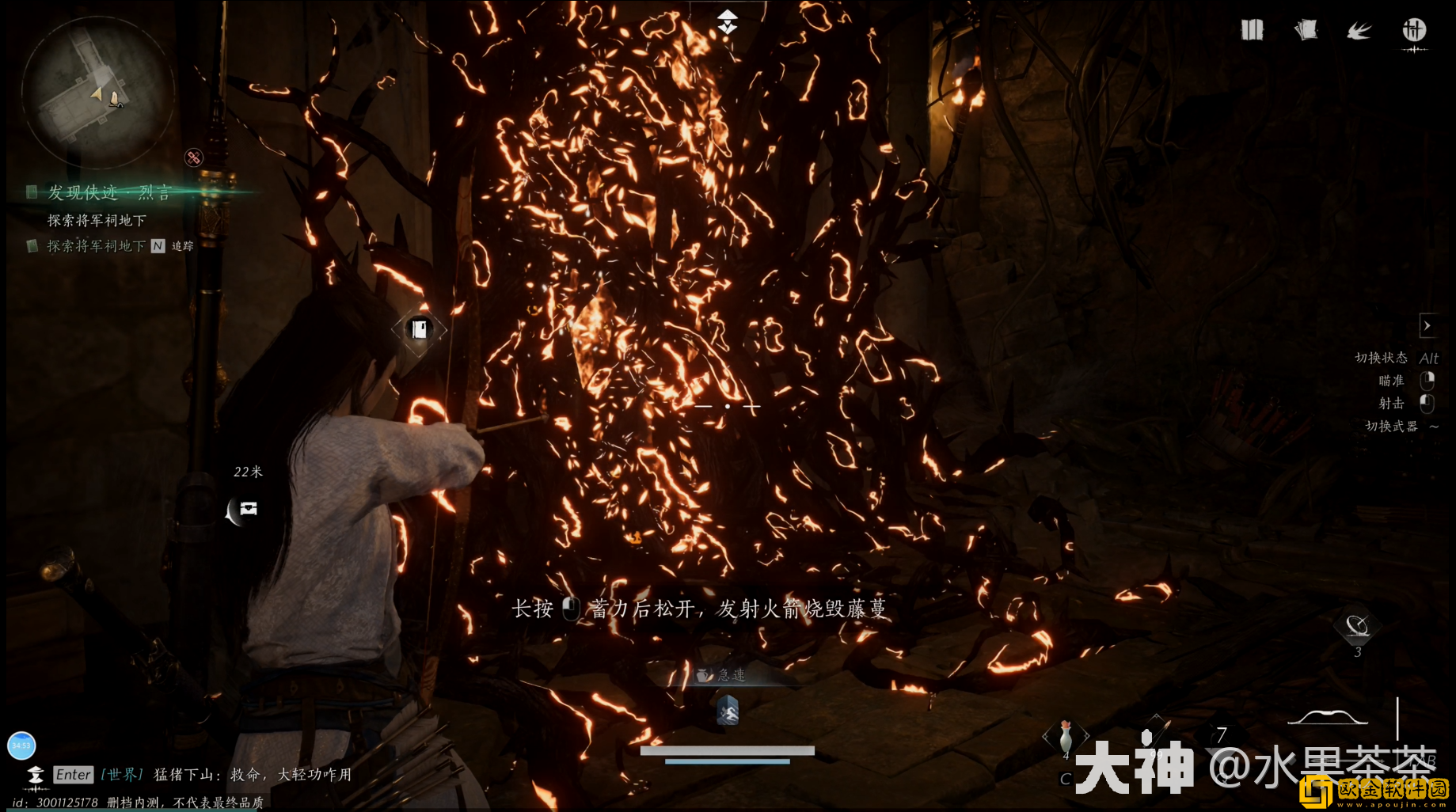
Task: Open the round crossed-swords emblem menu
Action: click(x=1414, y=31)
